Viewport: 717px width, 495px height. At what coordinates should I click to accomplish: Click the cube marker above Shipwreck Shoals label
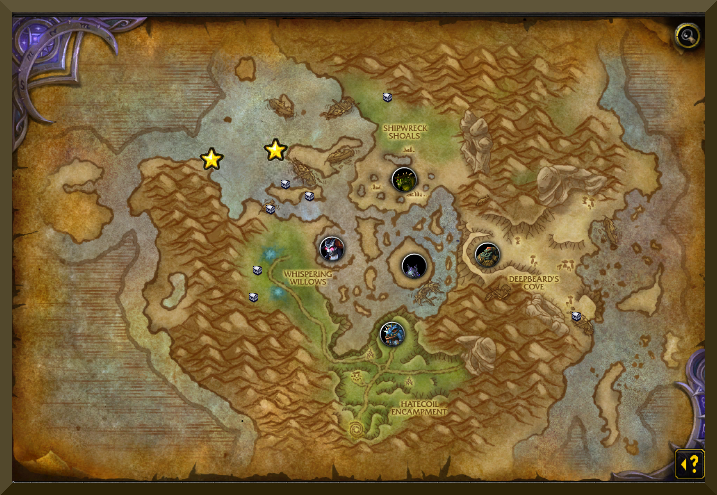tap(387, 97)
